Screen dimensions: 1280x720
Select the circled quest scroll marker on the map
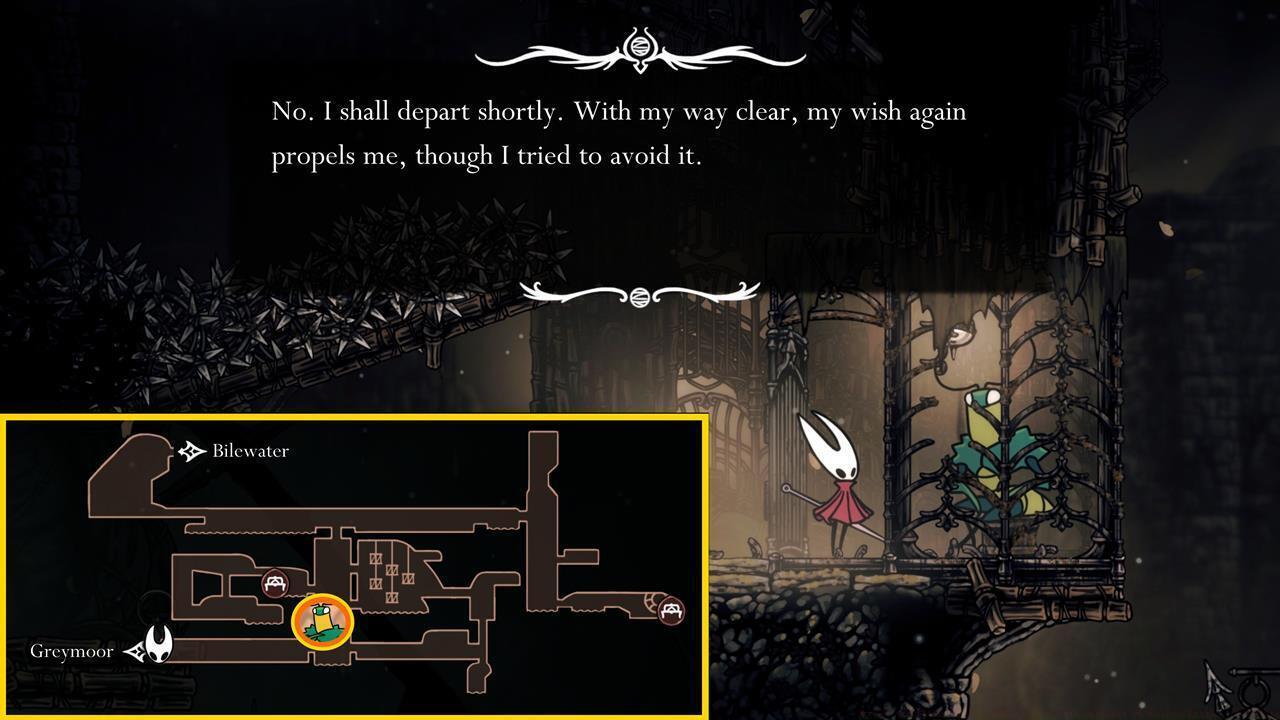[322, 621]
